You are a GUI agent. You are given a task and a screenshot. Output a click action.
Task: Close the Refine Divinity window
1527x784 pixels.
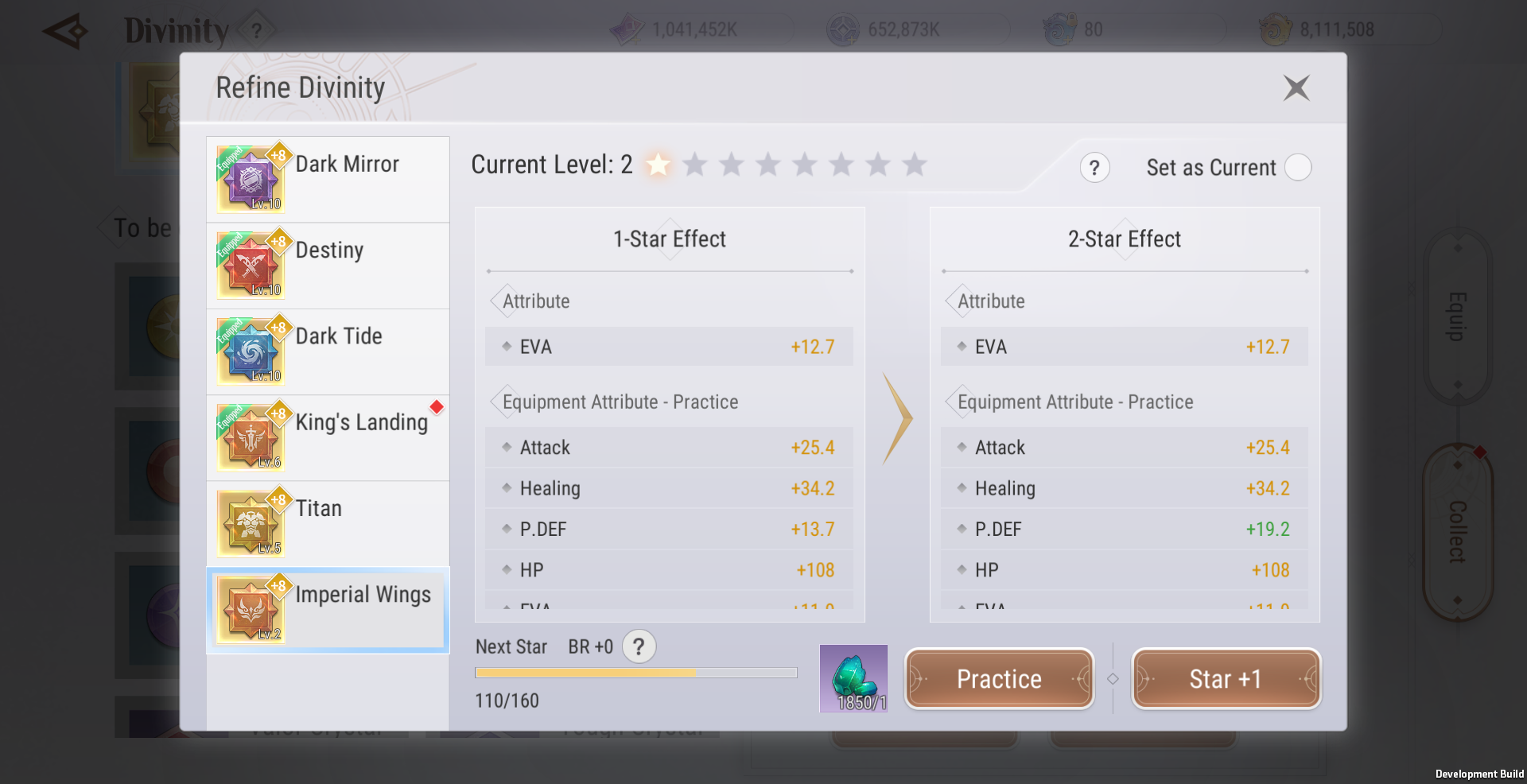pos(1296,87)
